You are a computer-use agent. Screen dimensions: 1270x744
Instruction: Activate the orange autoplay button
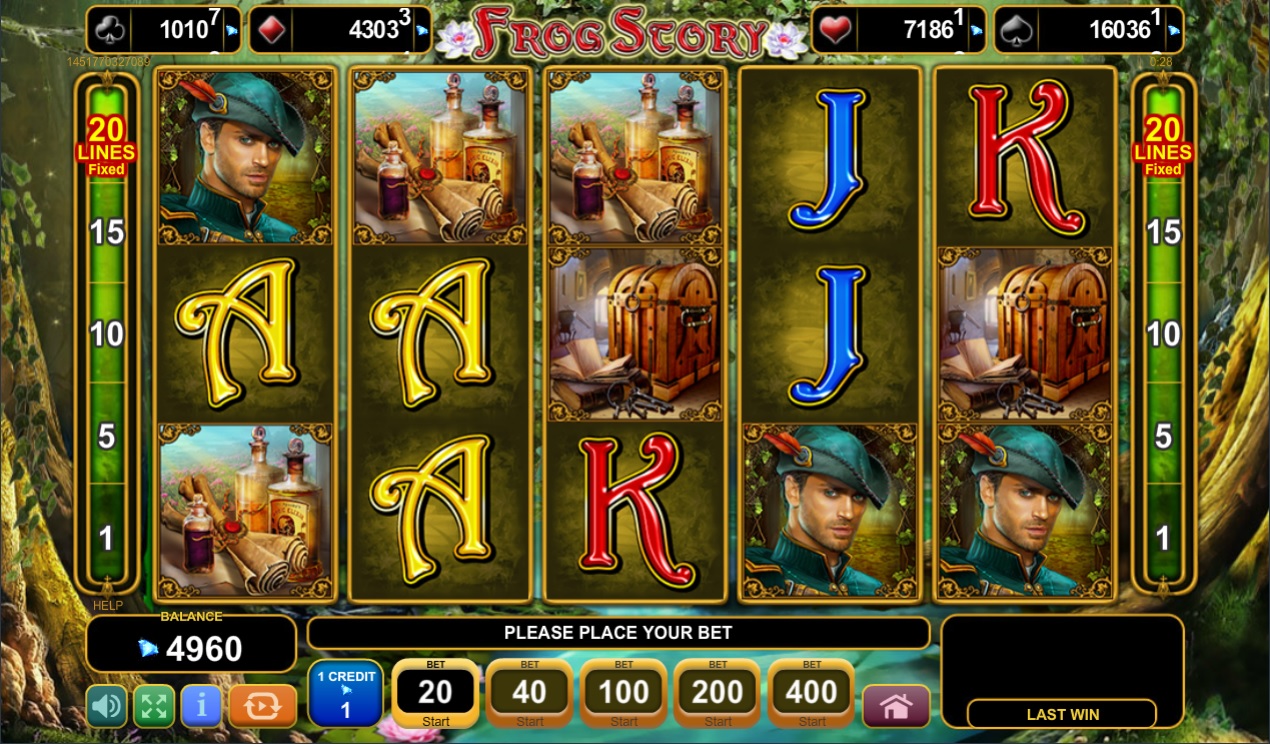click(x=262, y=706)
